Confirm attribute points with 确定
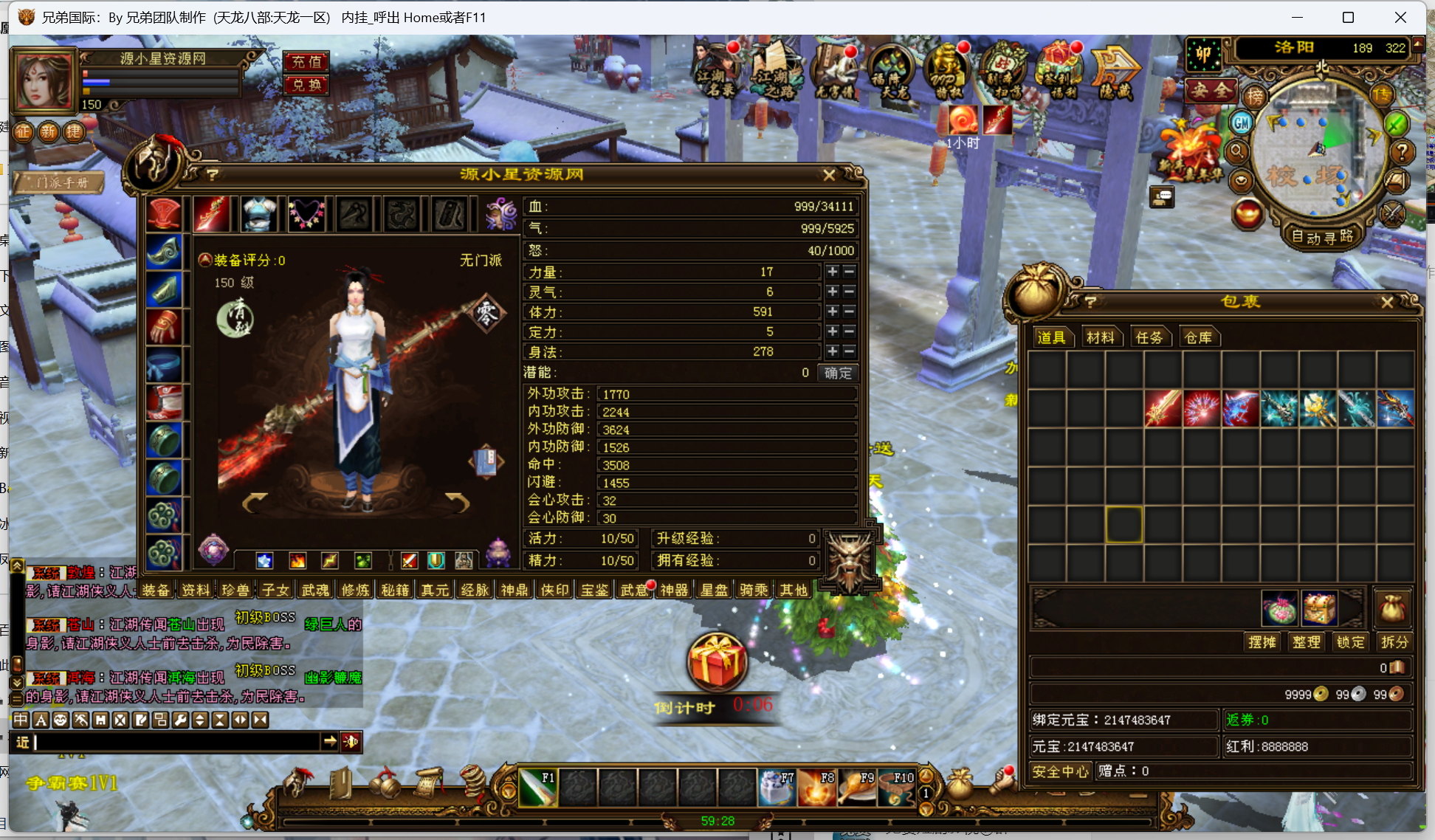1435x840 pixels. point(838,373)
